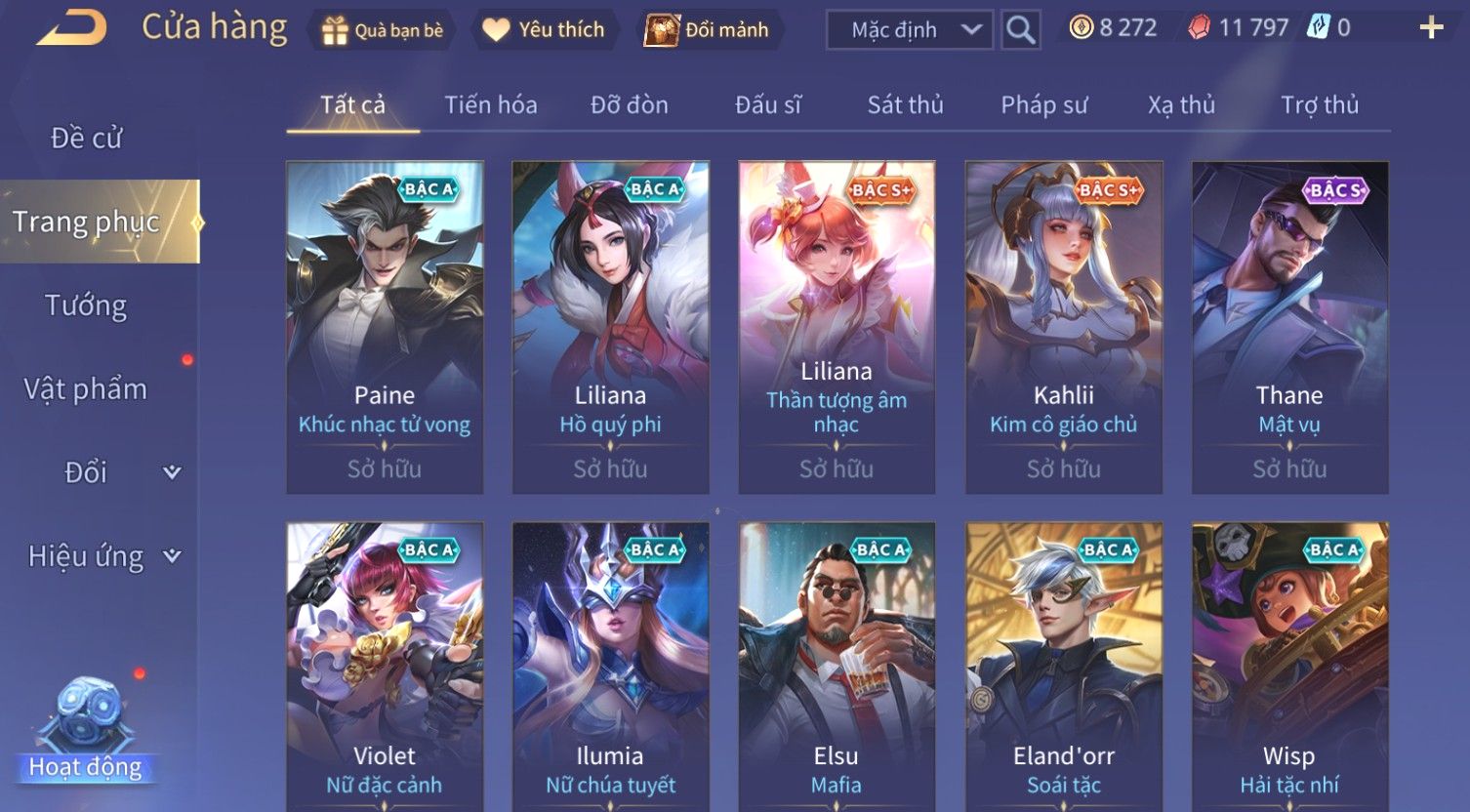Go back using the return arrow
The image size is (1470, 812).
pyautogui.click(x=72, y=27)
